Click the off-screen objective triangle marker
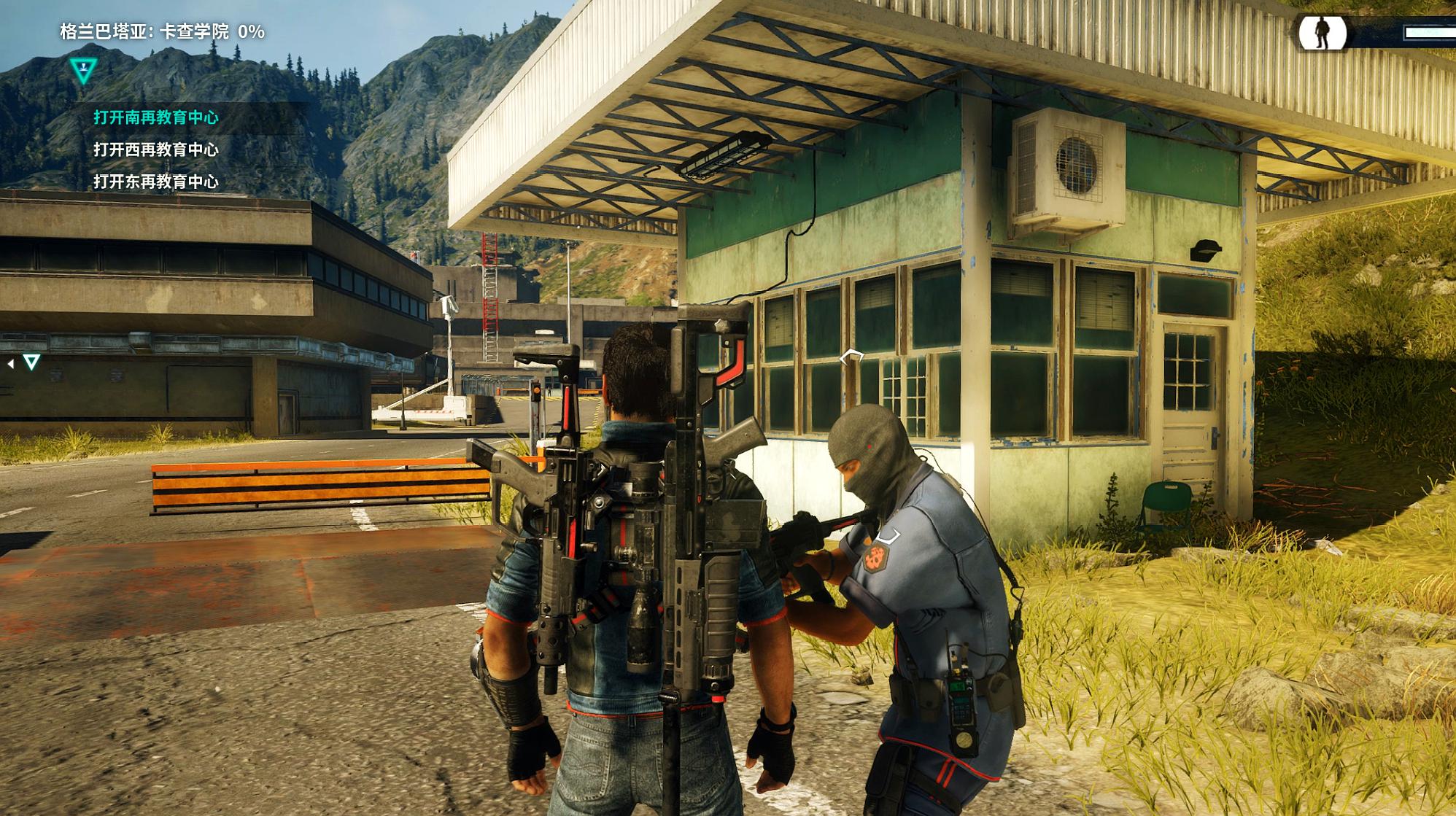Screen dimensions: 1456x816 pyautogui.click(x=31, y=362)
